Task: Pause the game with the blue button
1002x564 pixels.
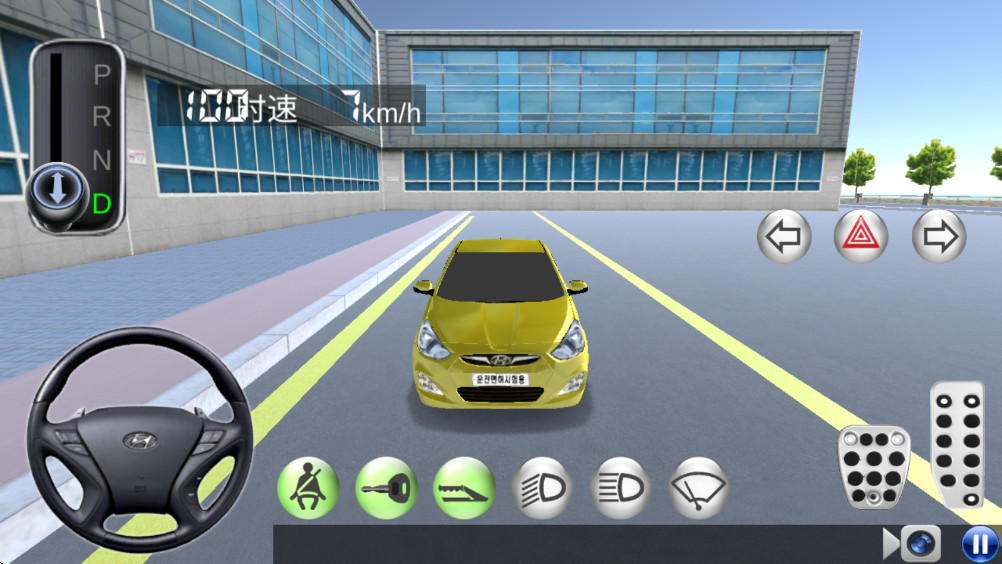Action: [978, 544]
